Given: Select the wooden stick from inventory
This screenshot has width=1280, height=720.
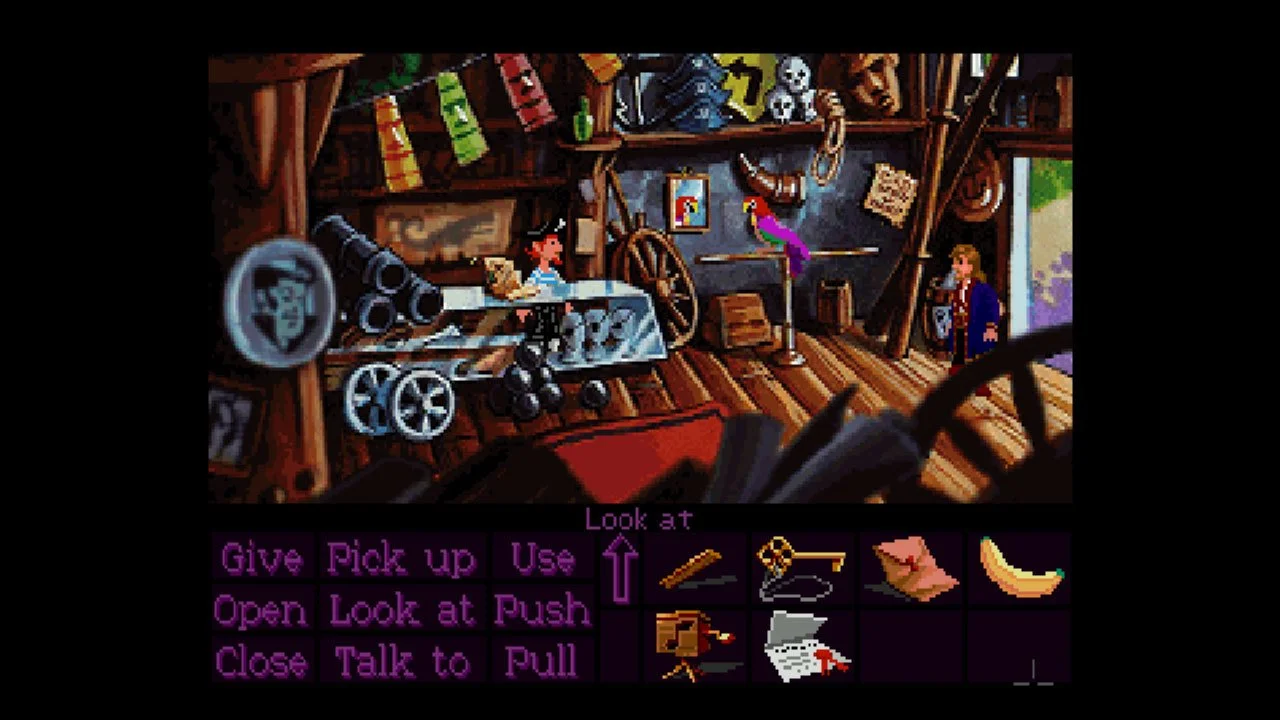Looking at the screenshot, I should (x=697, y=565).
